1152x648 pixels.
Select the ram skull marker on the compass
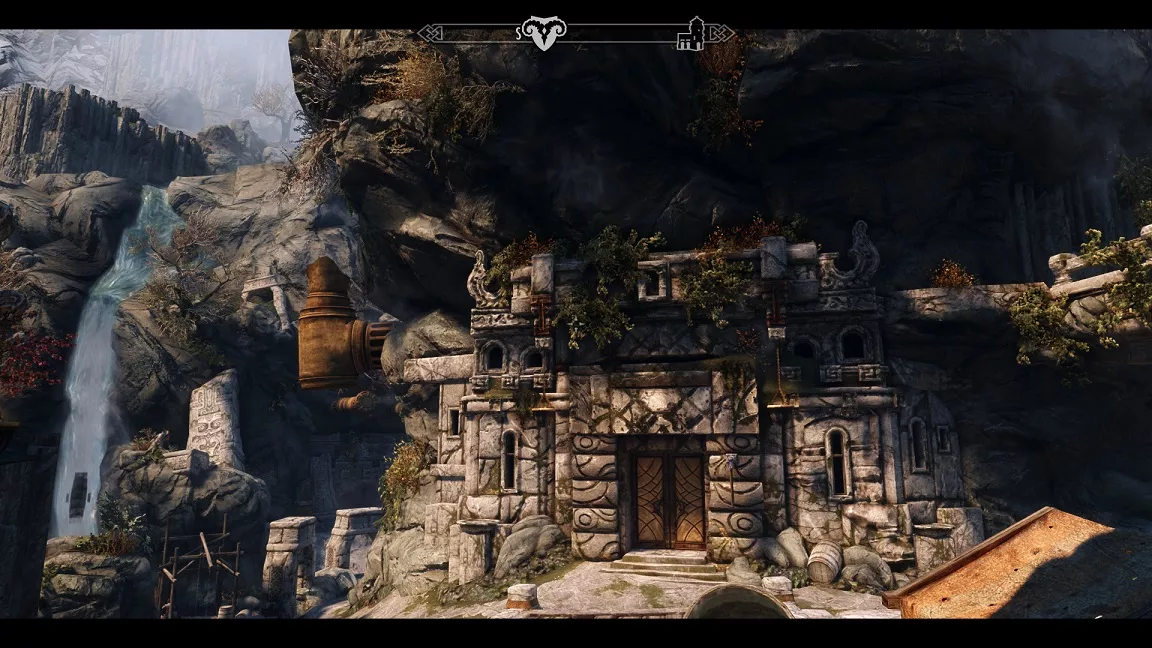(x=542, y=32)
